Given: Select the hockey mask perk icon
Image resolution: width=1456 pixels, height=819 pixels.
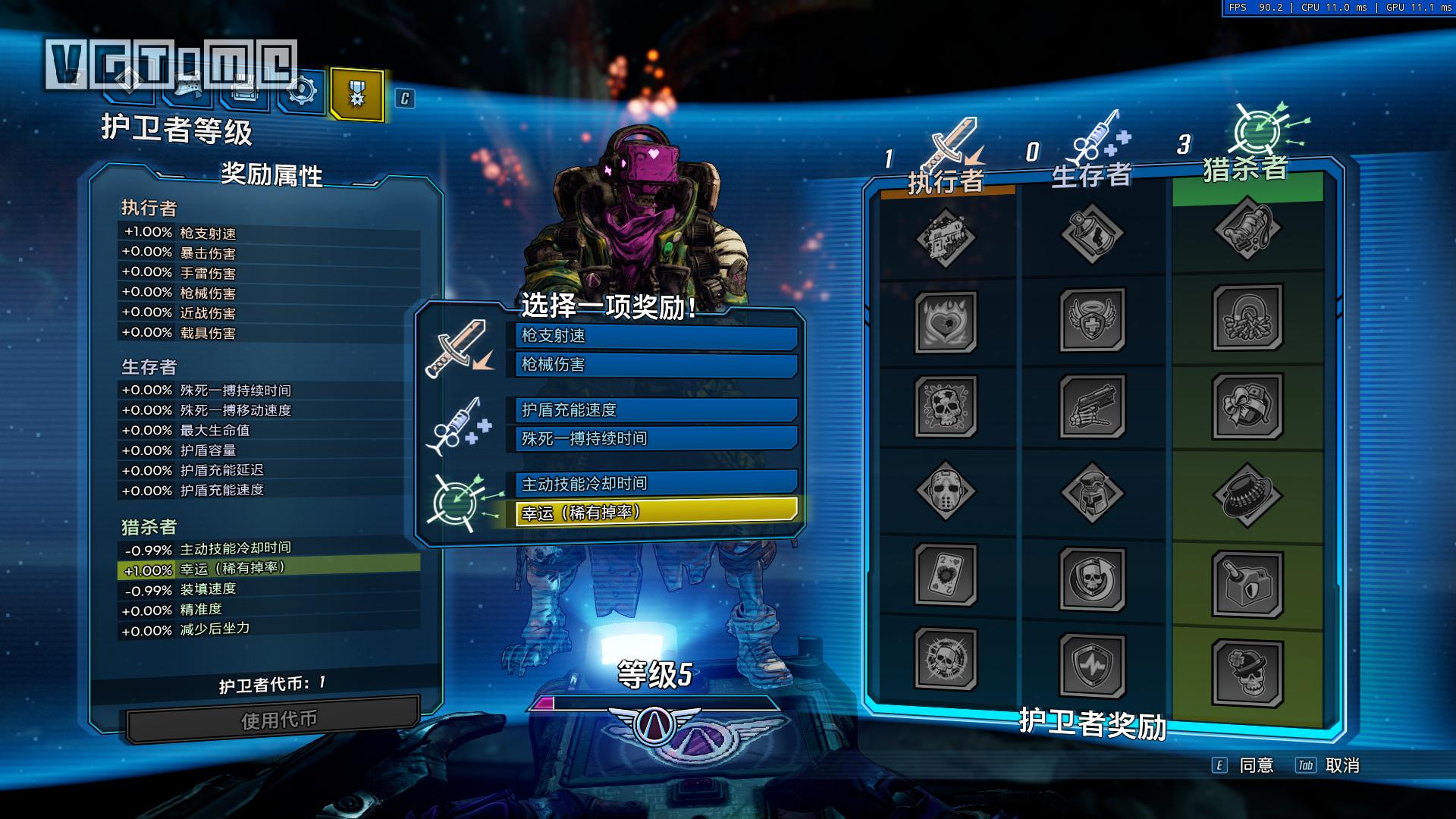Looking at the screenshot, I should tap(946, 491).
